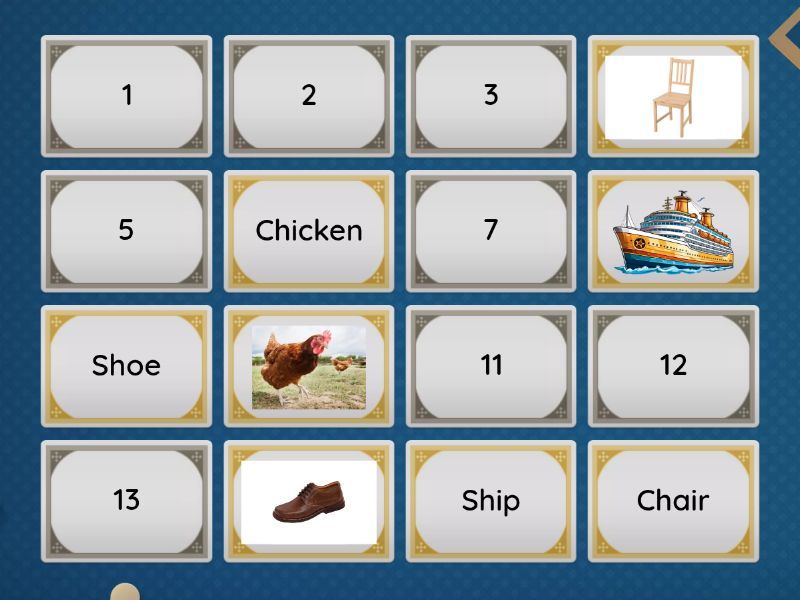The image size is (800, 600).
Task: Flip card number 11
Action: [491, 366]
